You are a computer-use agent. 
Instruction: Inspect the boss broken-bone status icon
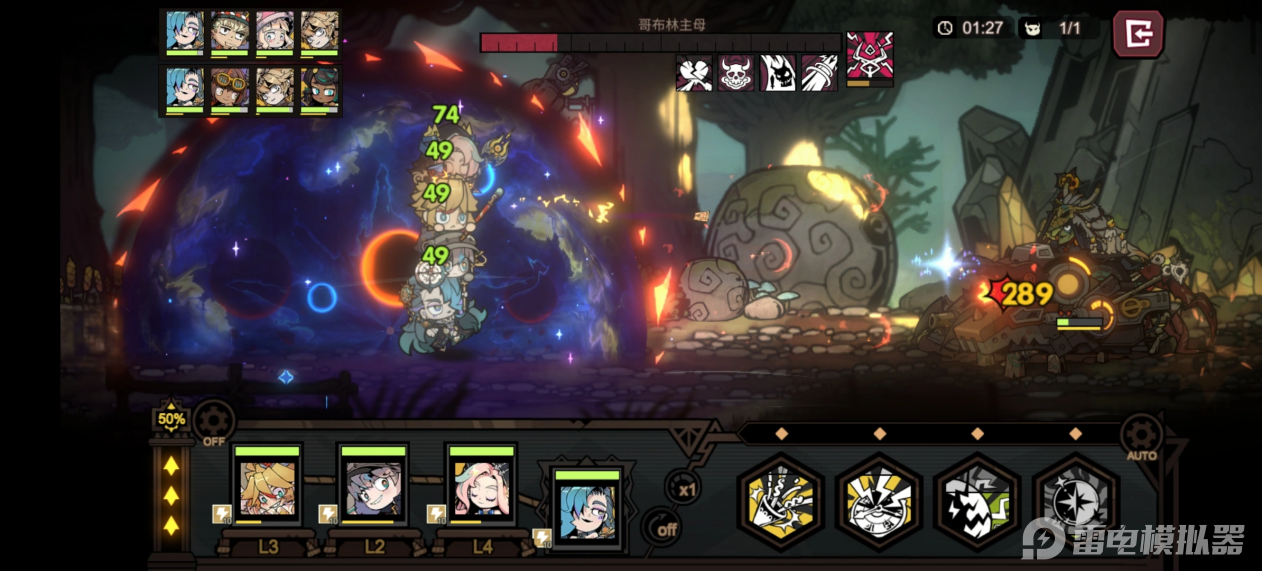click(694, 73)
